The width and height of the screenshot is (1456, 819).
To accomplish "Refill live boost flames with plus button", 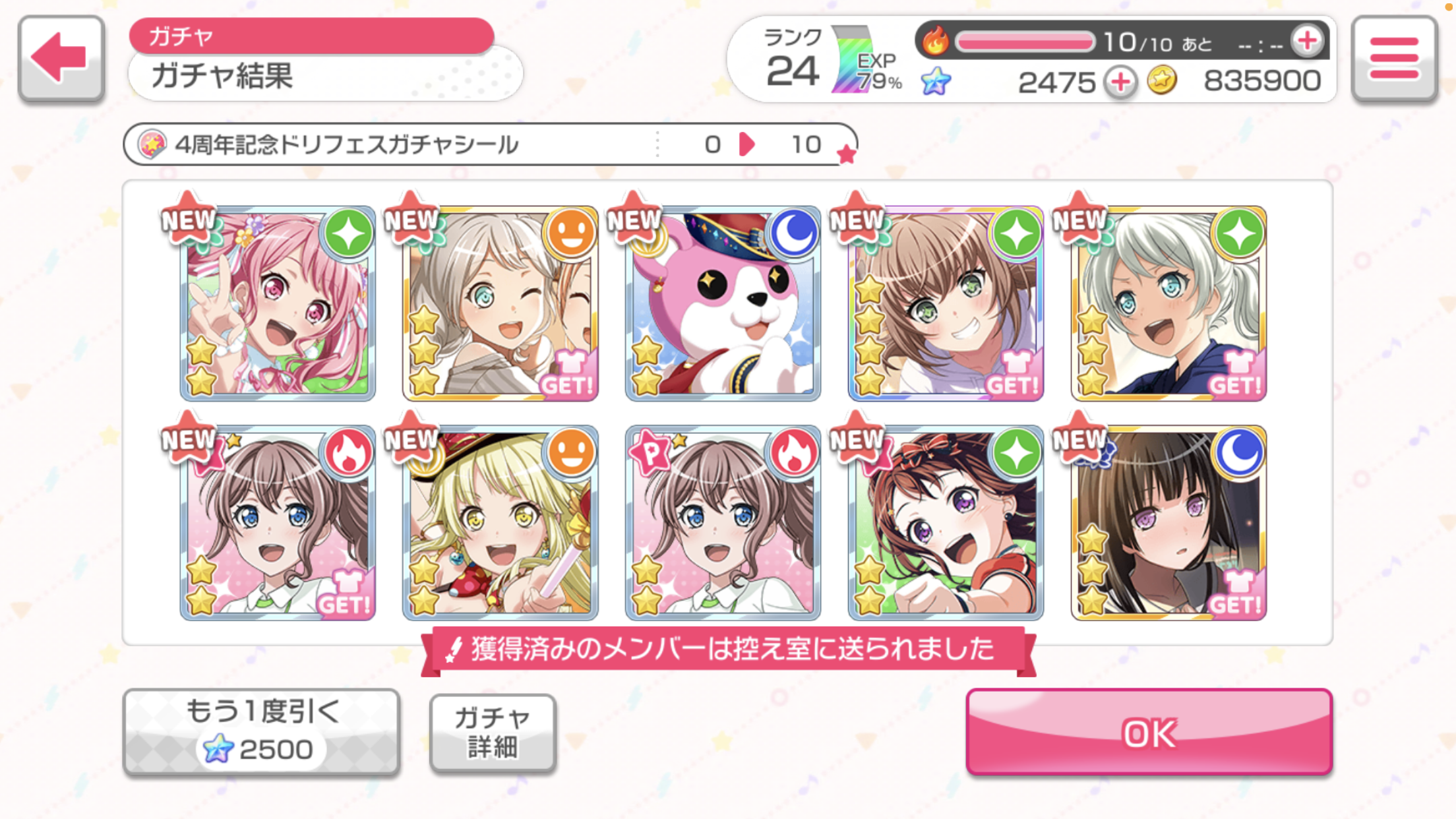I will point(1307,42).
